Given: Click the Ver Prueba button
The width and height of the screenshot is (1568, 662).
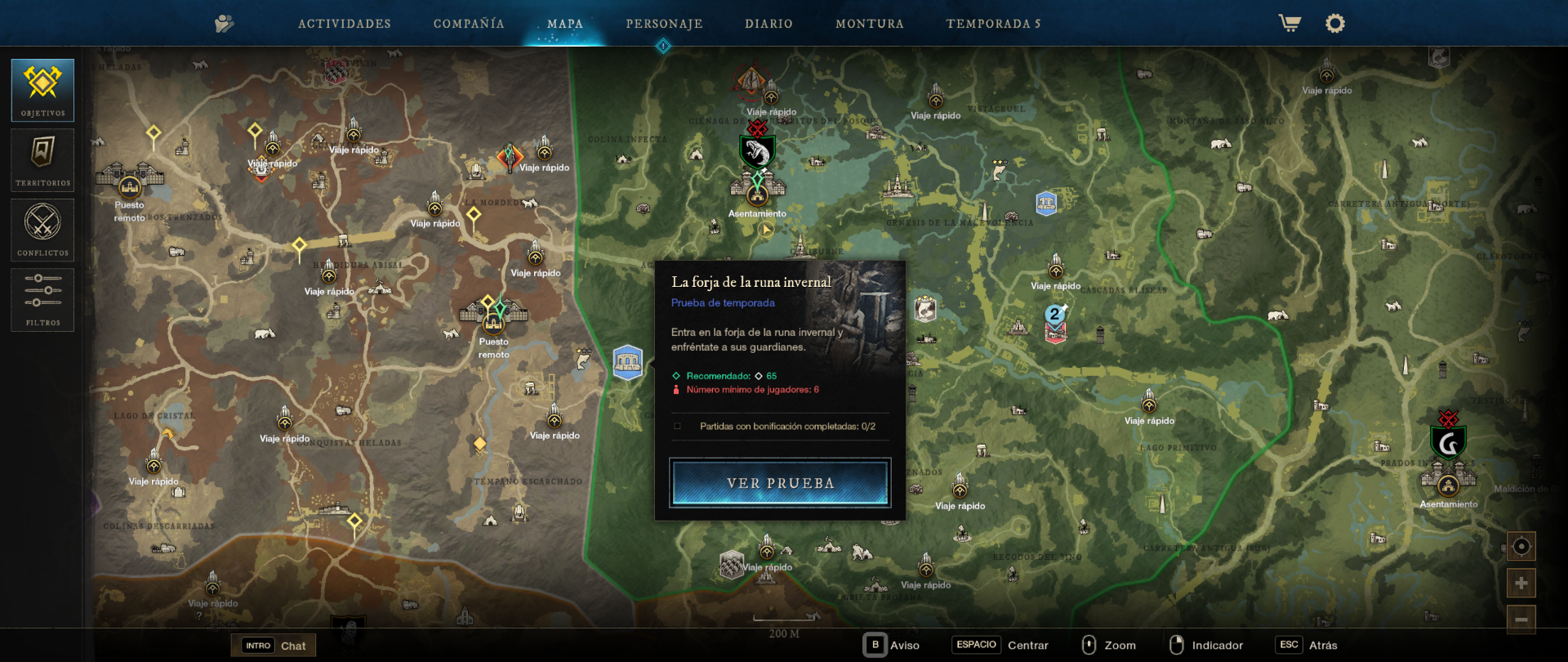Looking at the screenshot, I should (780, 483).
